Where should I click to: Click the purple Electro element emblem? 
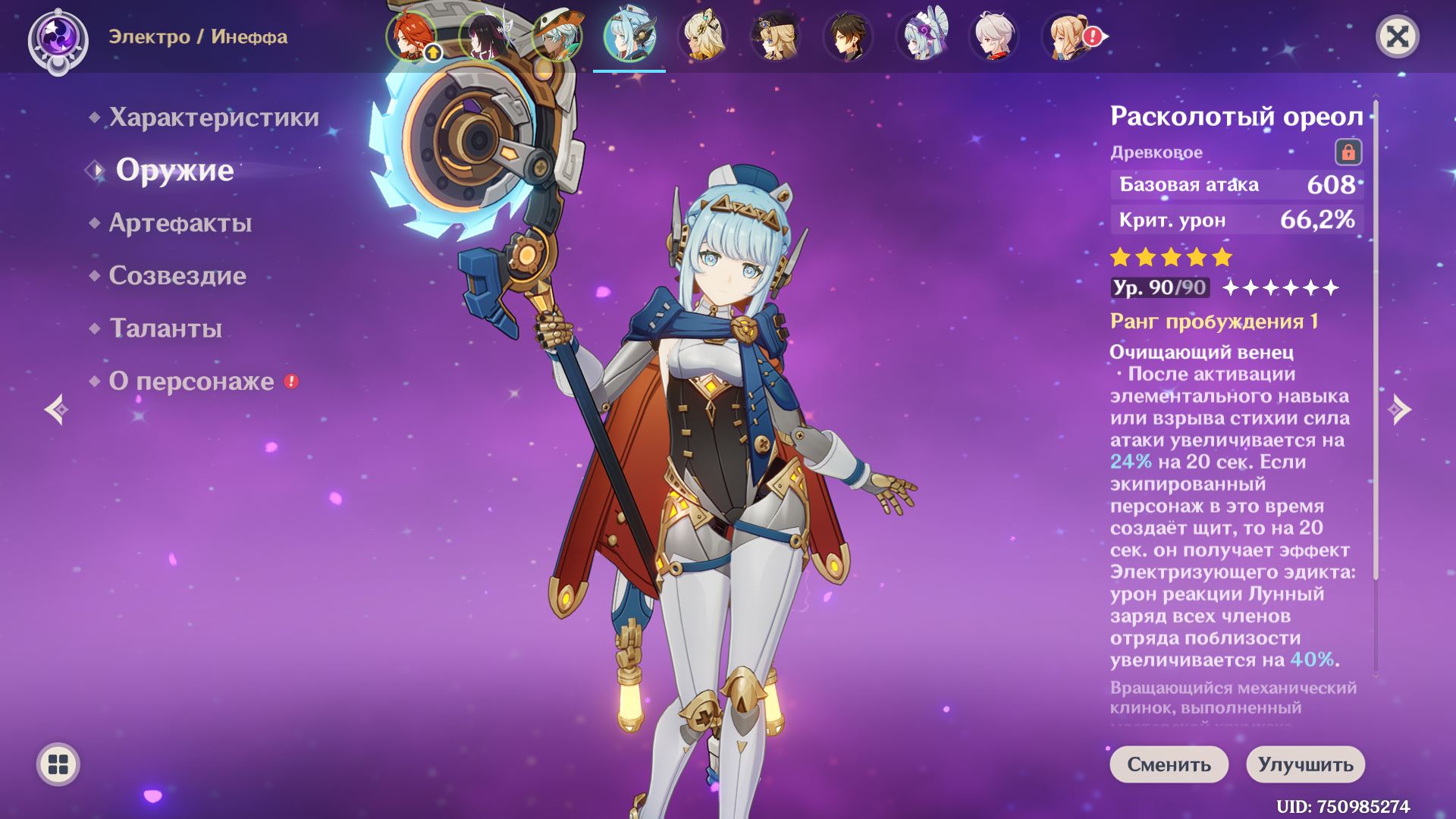pos(58,38)
